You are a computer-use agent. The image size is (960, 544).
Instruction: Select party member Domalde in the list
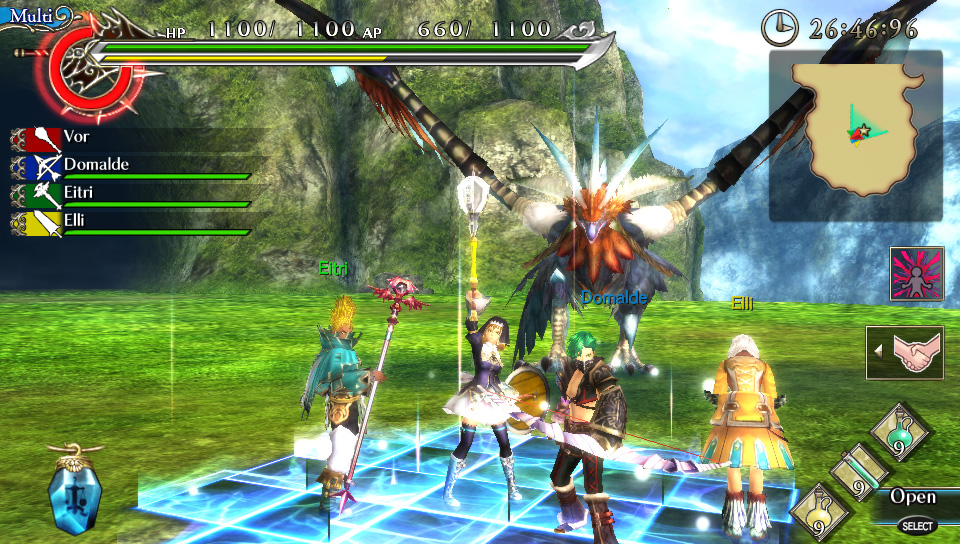[130, 166]
